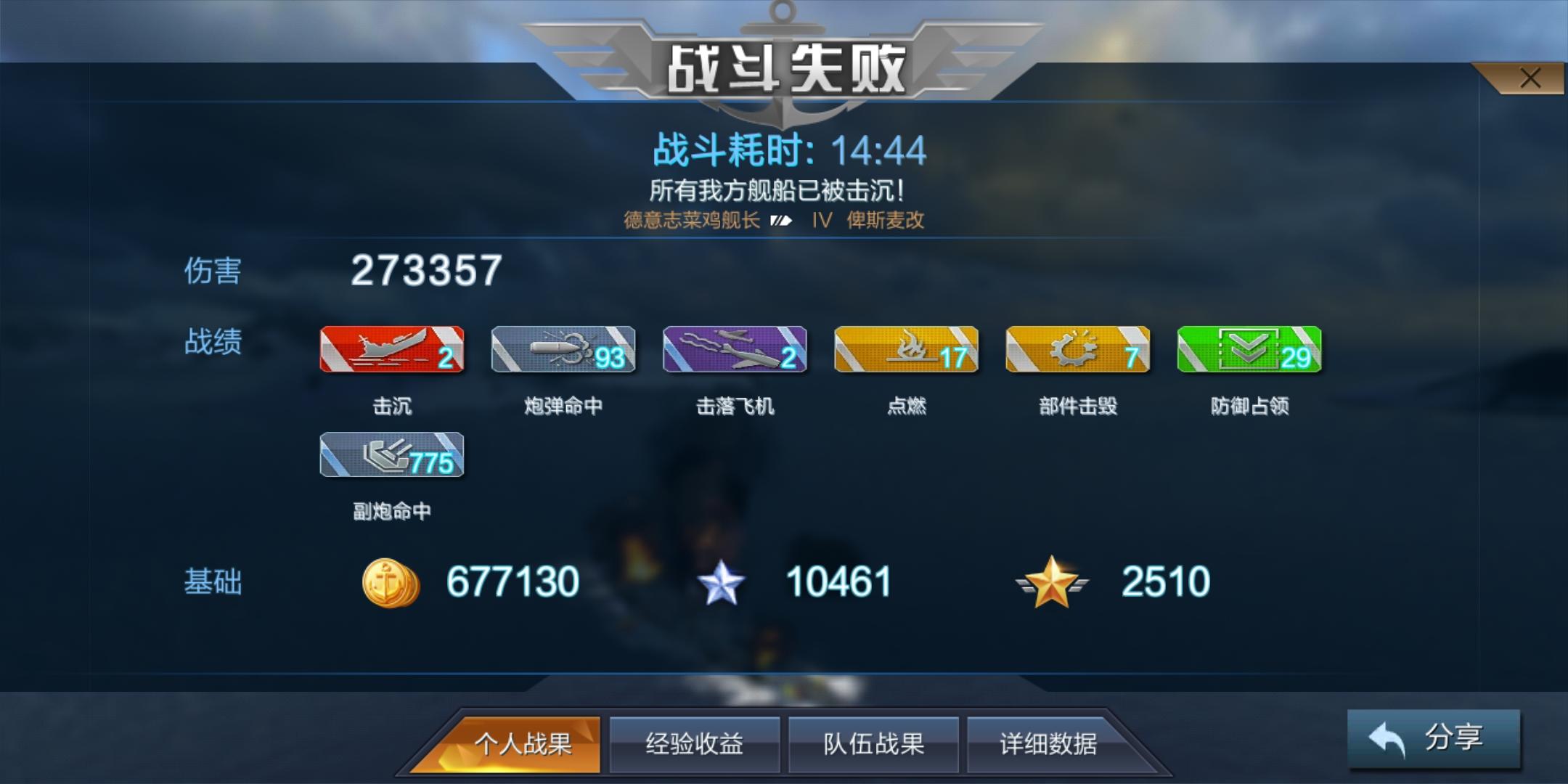This screenshot has height=784, width=1568.
Task: Click the gold coin currency icon
Action: 391,581
